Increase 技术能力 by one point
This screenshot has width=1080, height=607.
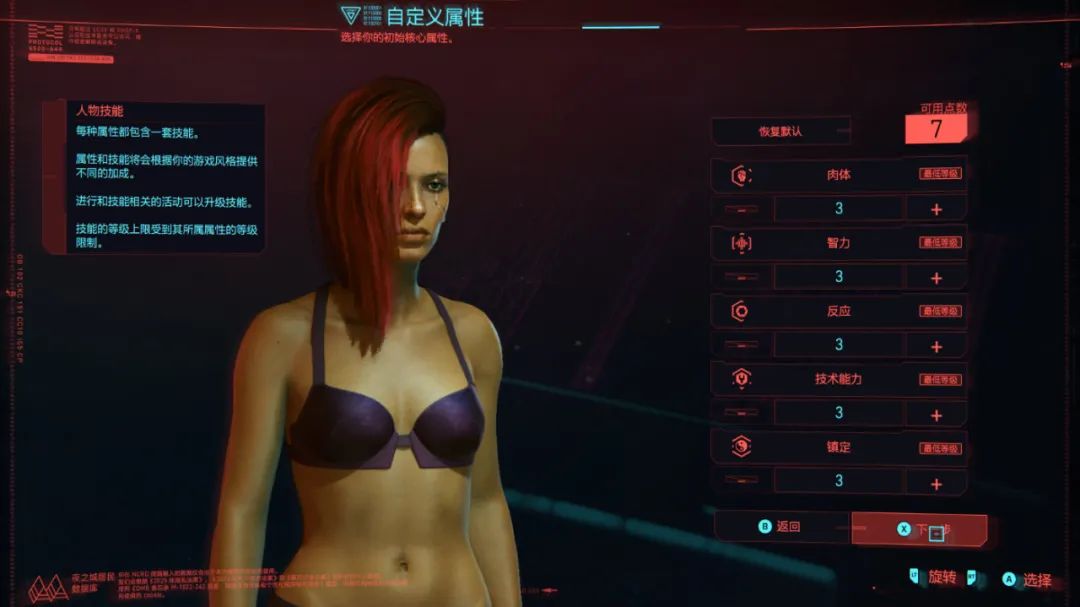pos(936,414)
